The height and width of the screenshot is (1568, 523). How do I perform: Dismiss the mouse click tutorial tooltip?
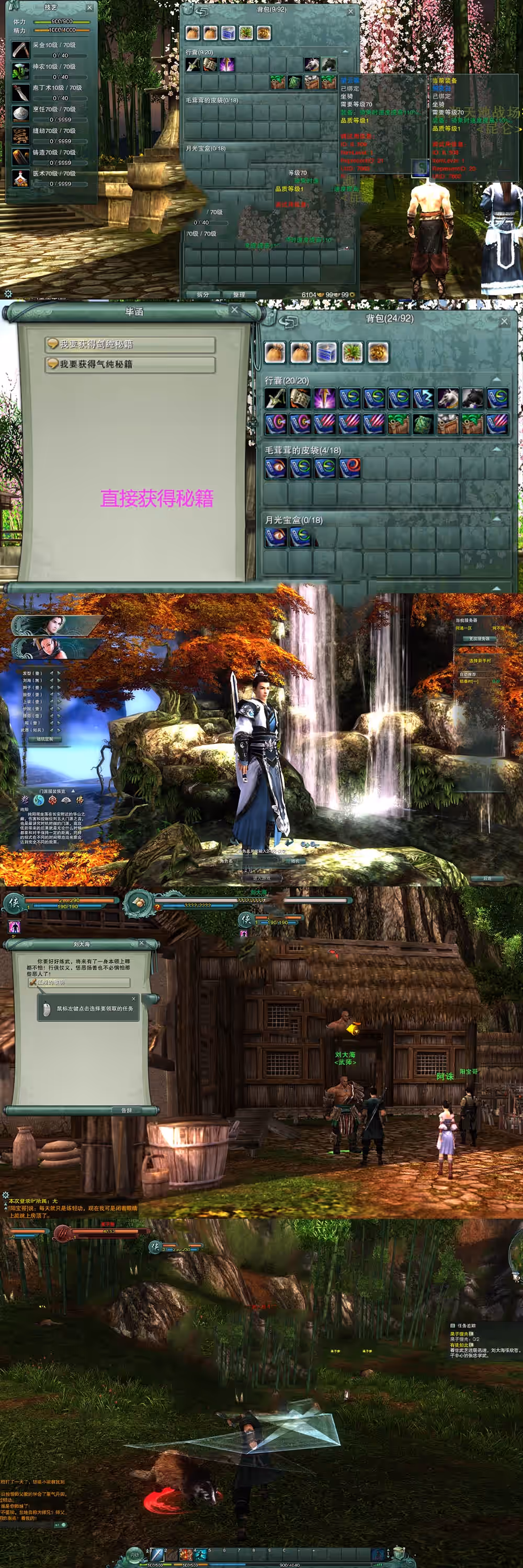134,998
